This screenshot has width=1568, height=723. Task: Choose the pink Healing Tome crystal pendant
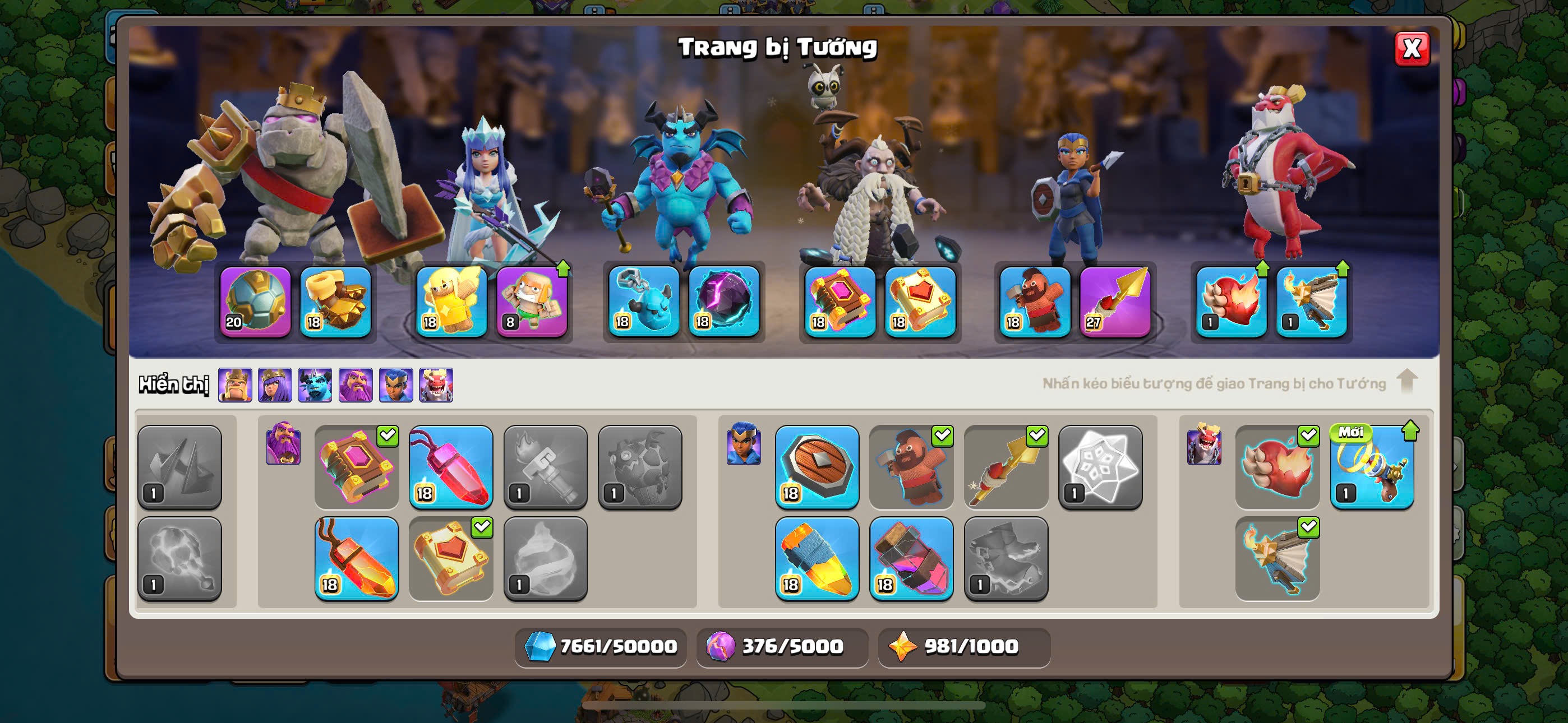click(x=450, y=467)
